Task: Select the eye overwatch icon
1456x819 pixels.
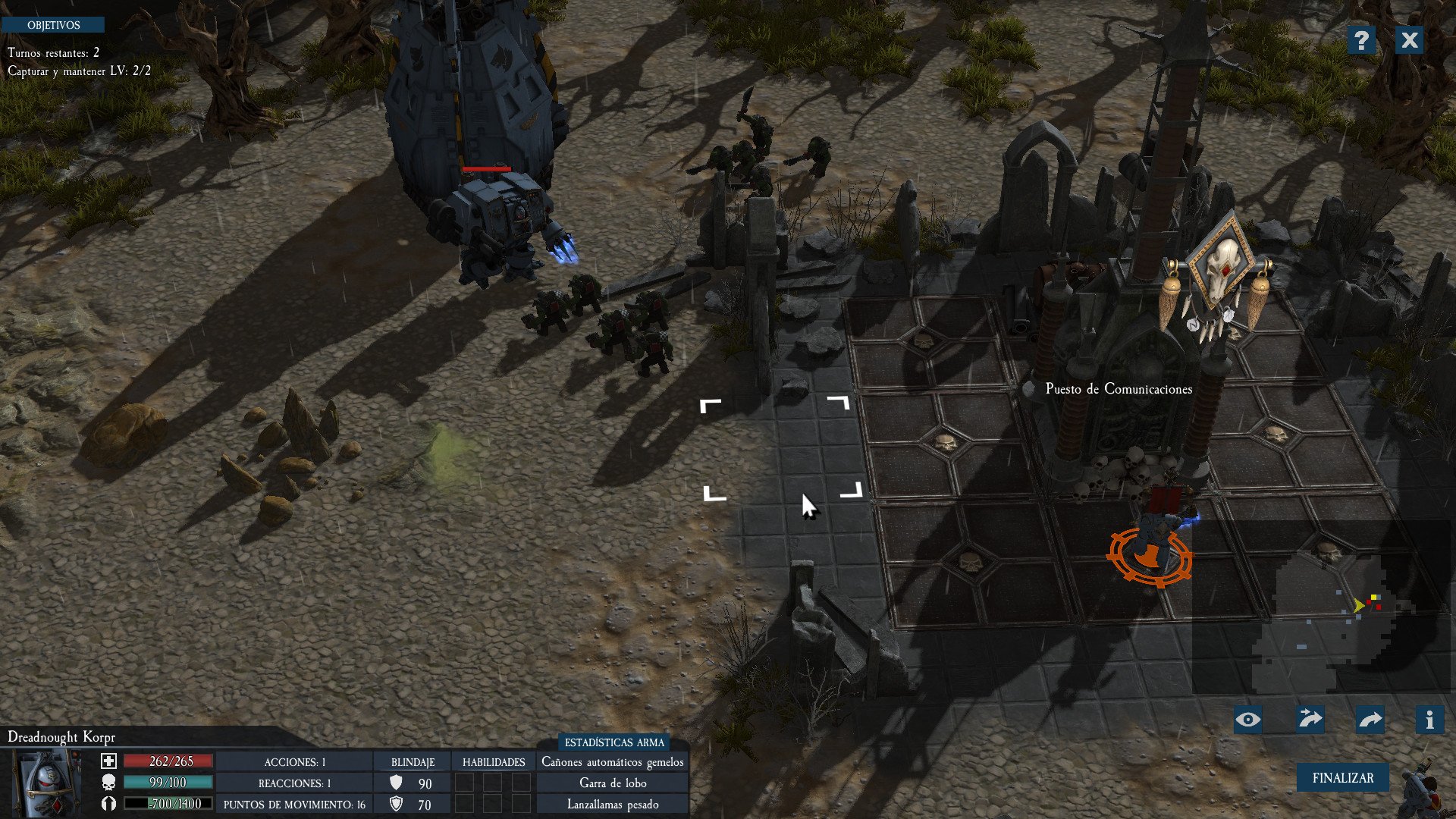Action: click(1247, 719)
